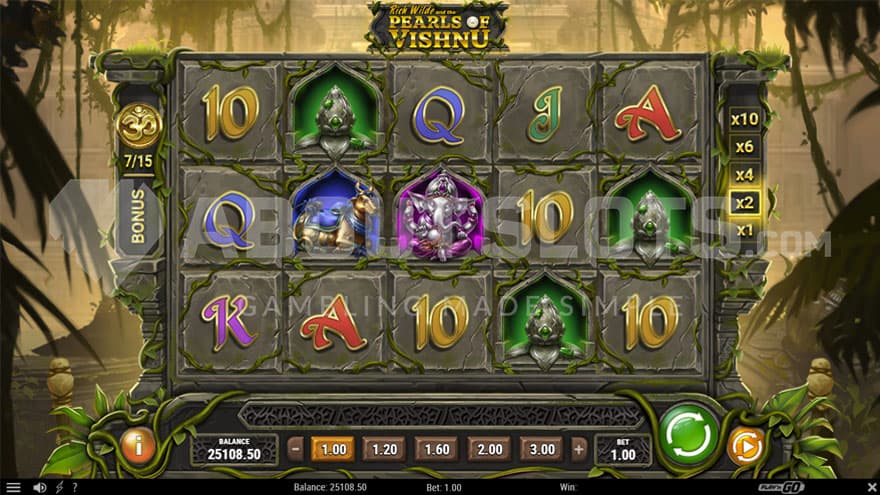This screenshot has height=495, width=880.
Task: Open the hamburger menu in the bottom bar
Action: [13, 487]
